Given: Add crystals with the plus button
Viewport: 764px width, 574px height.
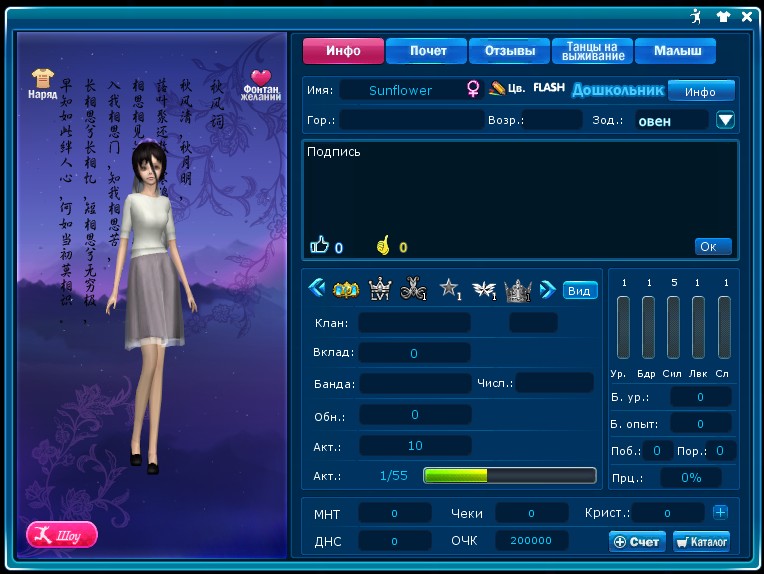Looking at the screenshot, I should pyautogui.click(x=720, y=512).
